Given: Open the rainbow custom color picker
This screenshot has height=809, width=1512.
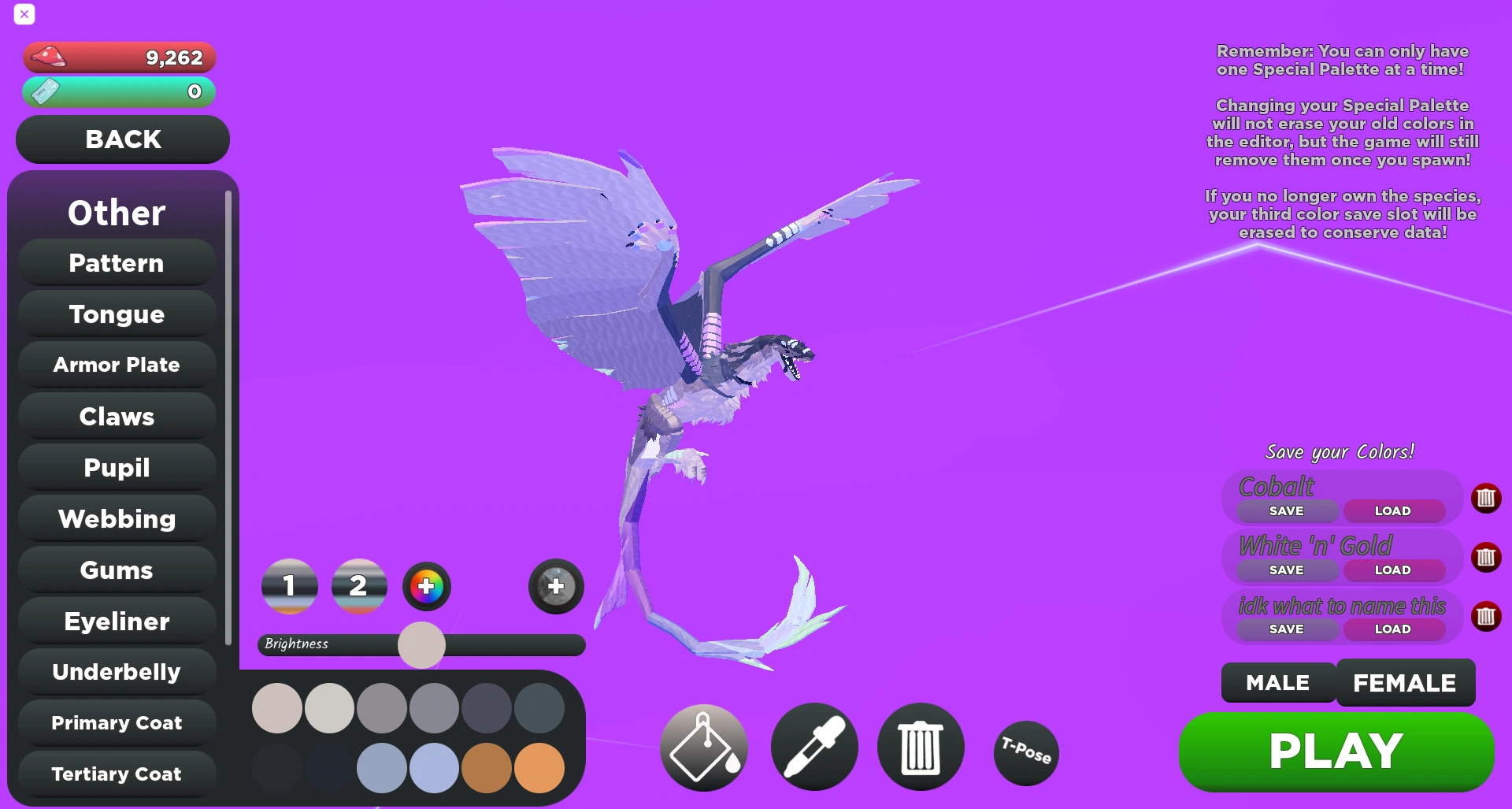Looking at the screenshot, I should 426,586.
